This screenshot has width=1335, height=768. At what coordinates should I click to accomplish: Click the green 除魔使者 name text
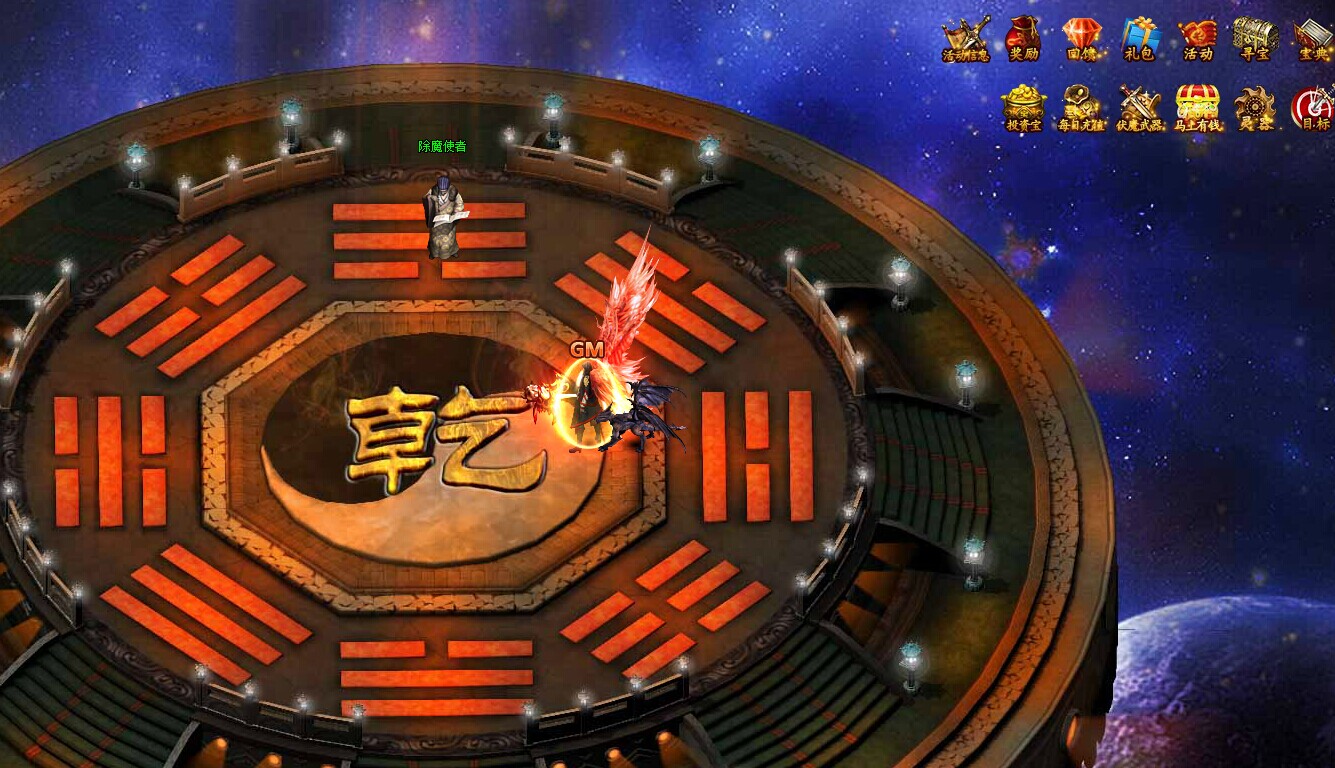pyautogui.click(x=443, y=144)
